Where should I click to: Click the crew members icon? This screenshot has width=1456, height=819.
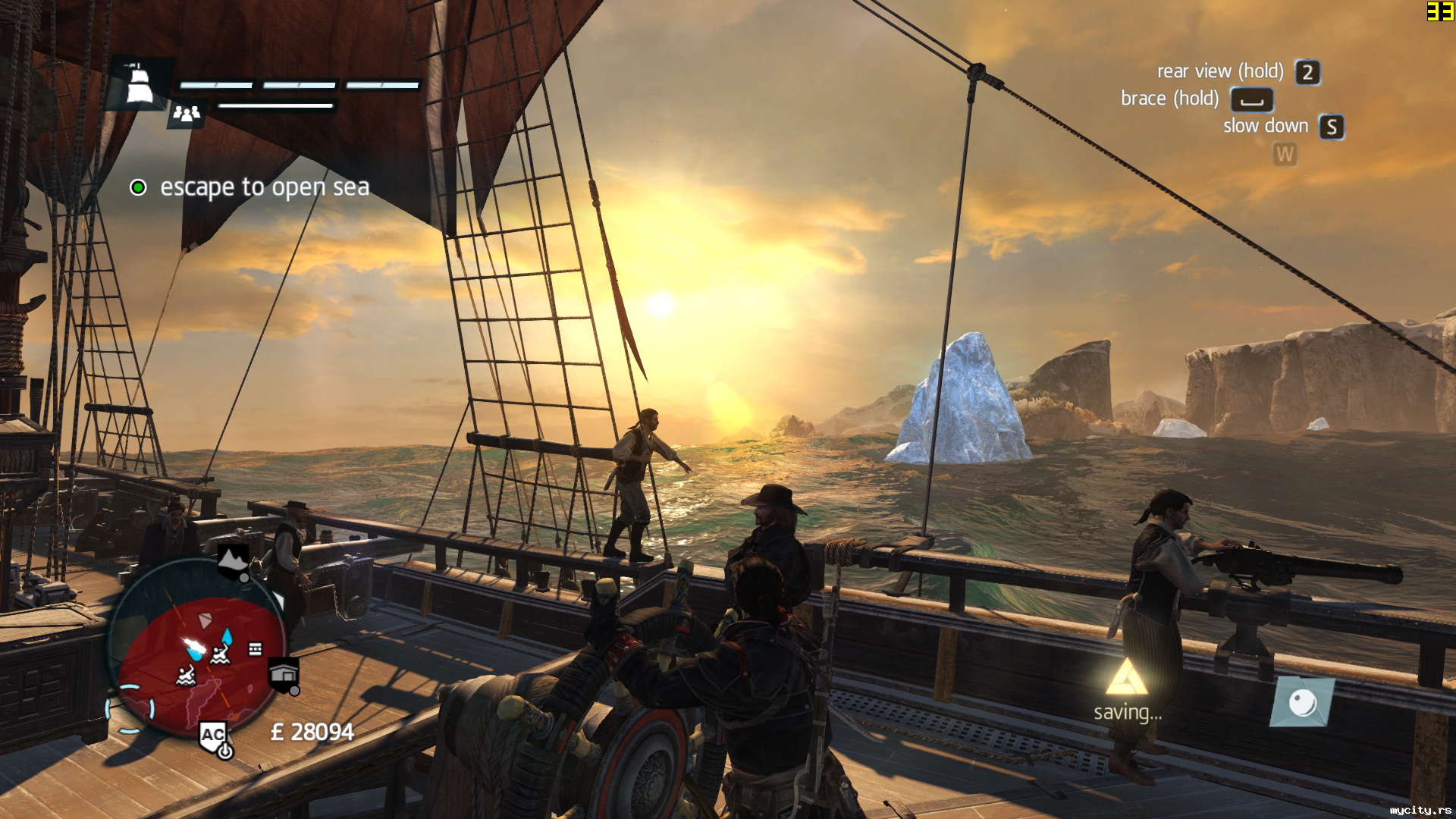pos(187,114)
